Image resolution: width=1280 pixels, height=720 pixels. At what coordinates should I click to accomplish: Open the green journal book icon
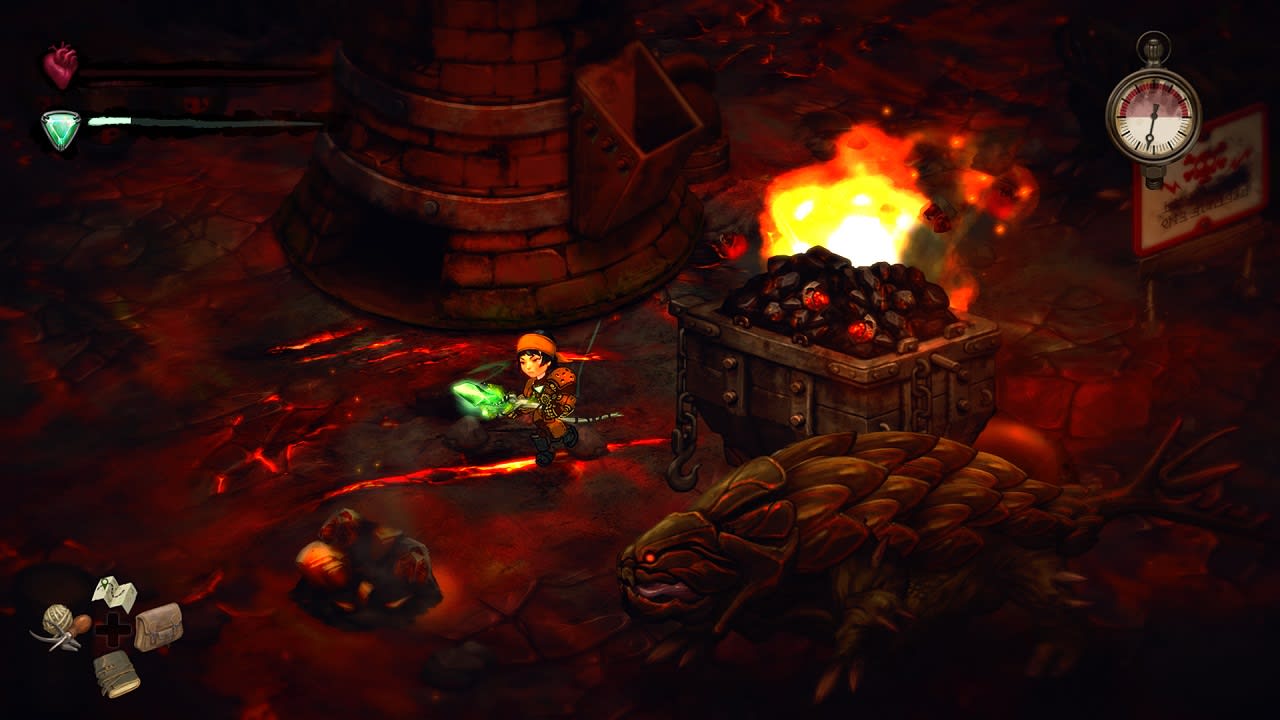click(x=117, y=675)
